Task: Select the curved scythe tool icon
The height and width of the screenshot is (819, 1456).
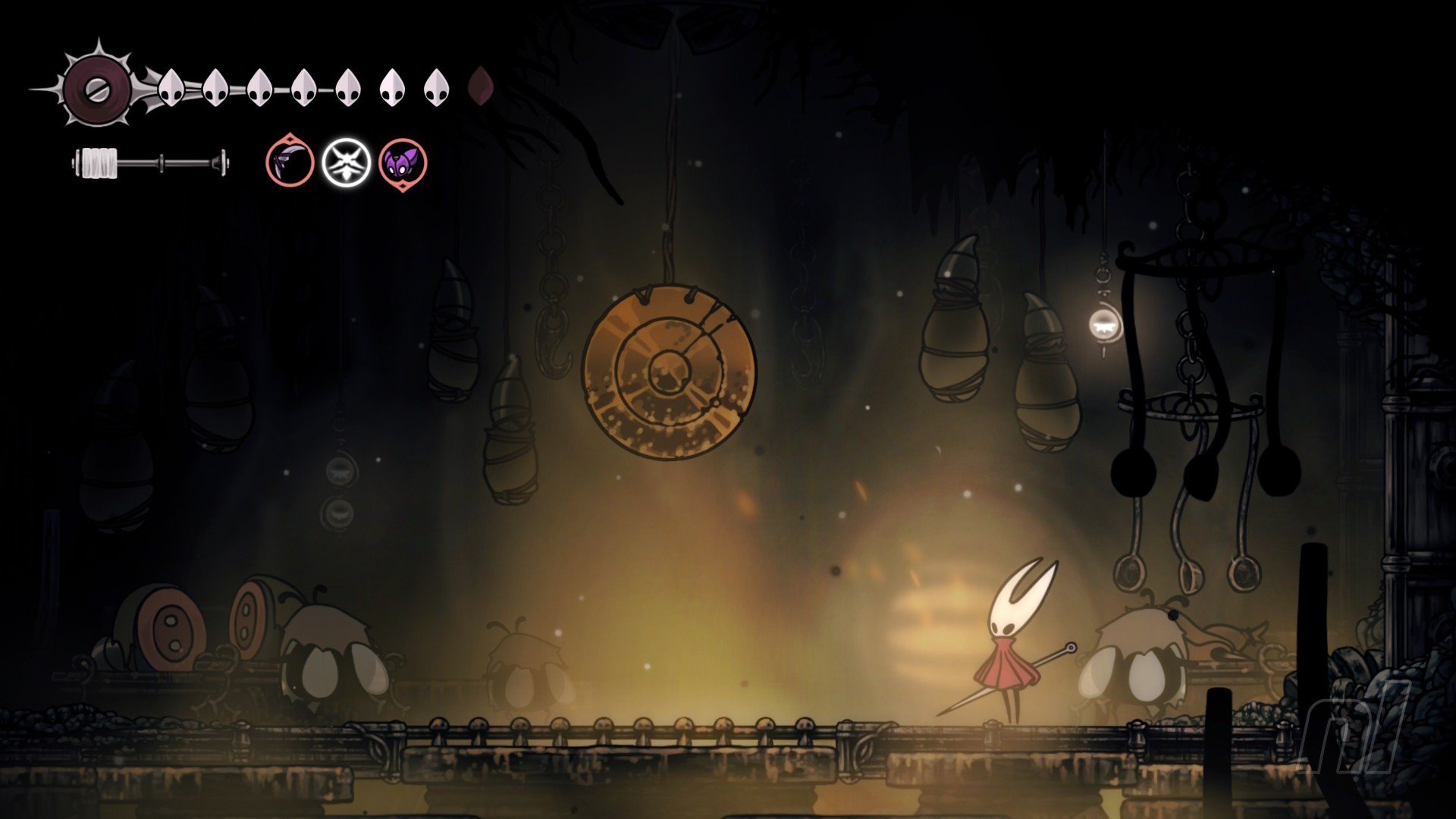Action: point(290,162)
